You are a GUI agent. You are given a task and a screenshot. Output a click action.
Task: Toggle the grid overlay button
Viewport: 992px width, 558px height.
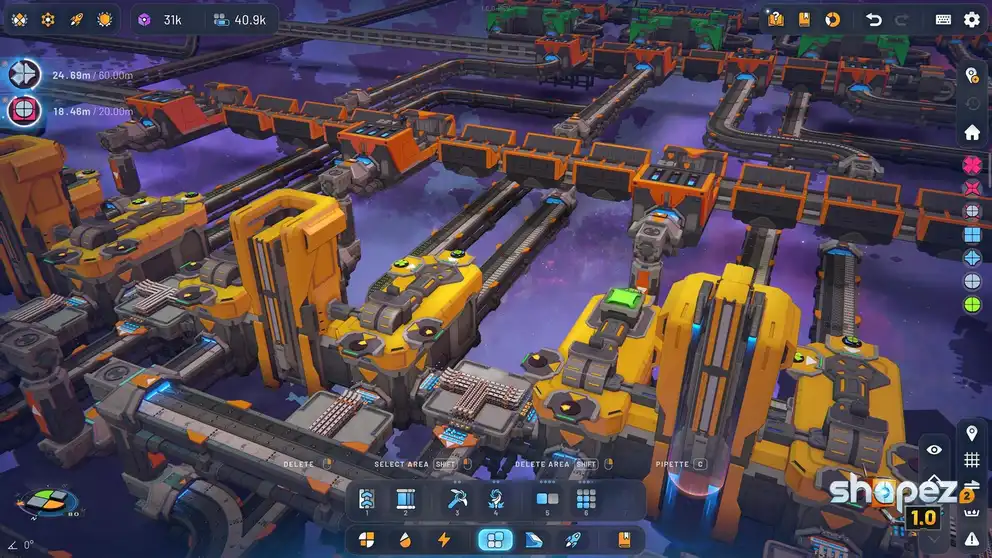[971, 460]
